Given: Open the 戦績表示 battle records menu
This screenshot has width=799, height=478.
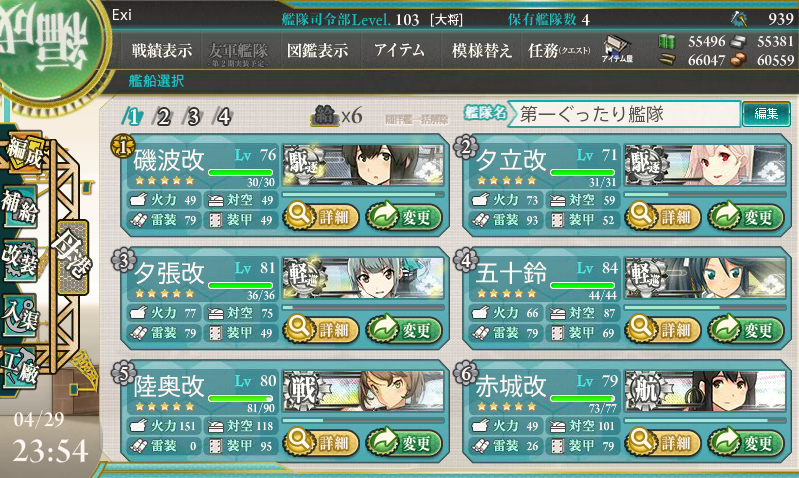Looking at the screenshot, I should [164, 51].
